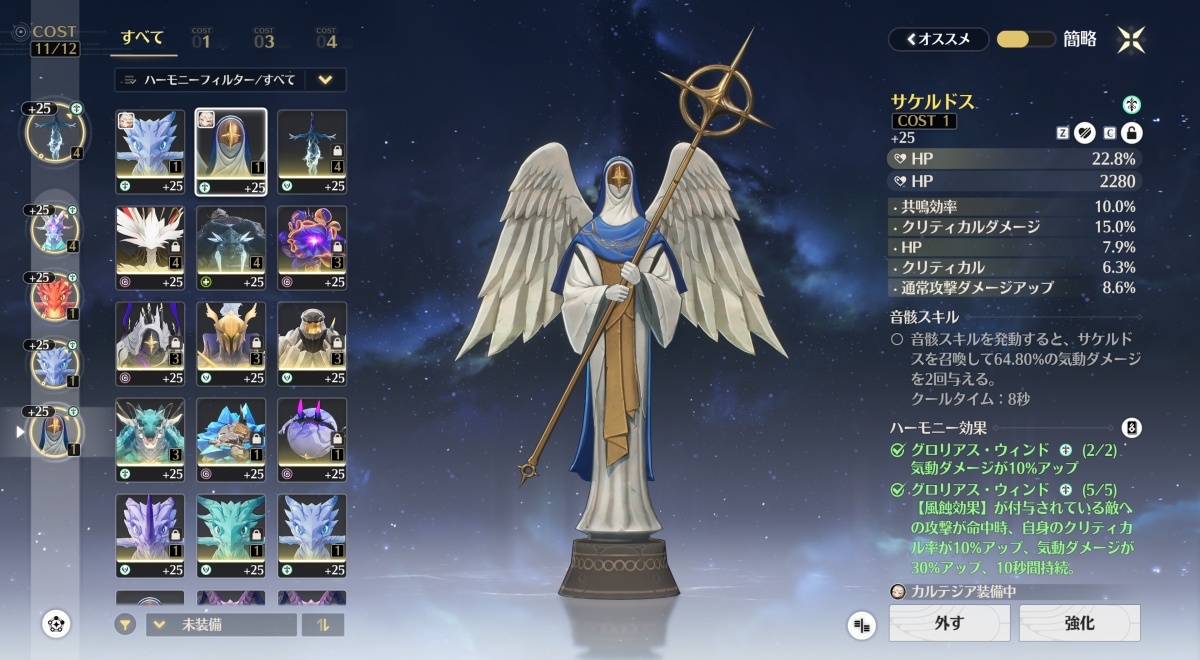1200x660 pixels.
Task: Filter echoes by COST 3 tab
Action: click(x=264, y=39)
